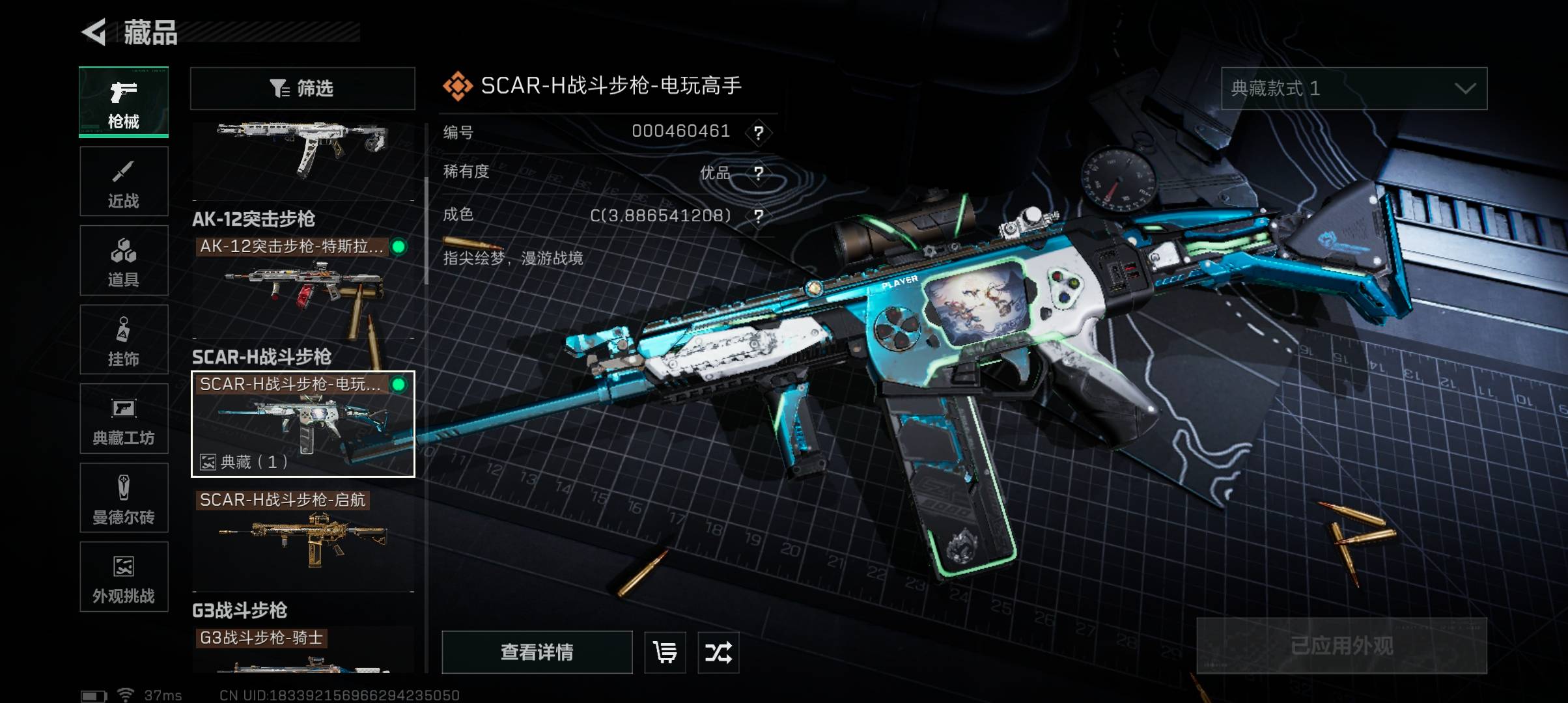This screenshot has width=1568, height=703.
Task: Click the 查看详情 view details button
Action: click(x=537, y=652)
